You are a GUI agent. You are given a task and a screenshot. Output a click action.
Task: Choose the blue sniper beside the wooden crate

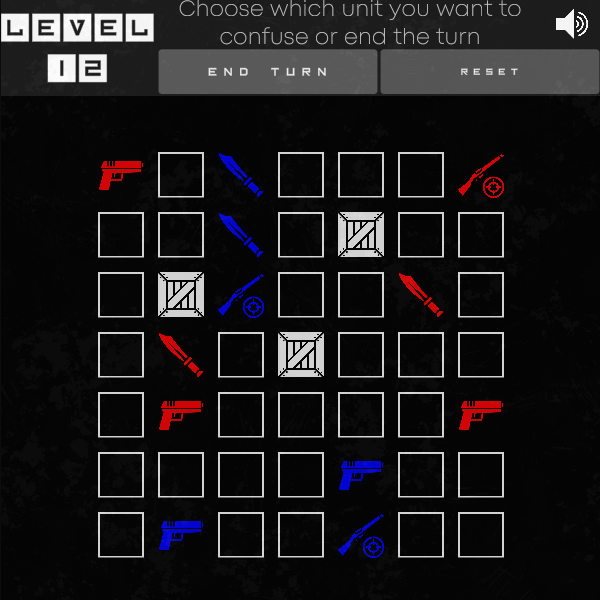pos(241,295)
